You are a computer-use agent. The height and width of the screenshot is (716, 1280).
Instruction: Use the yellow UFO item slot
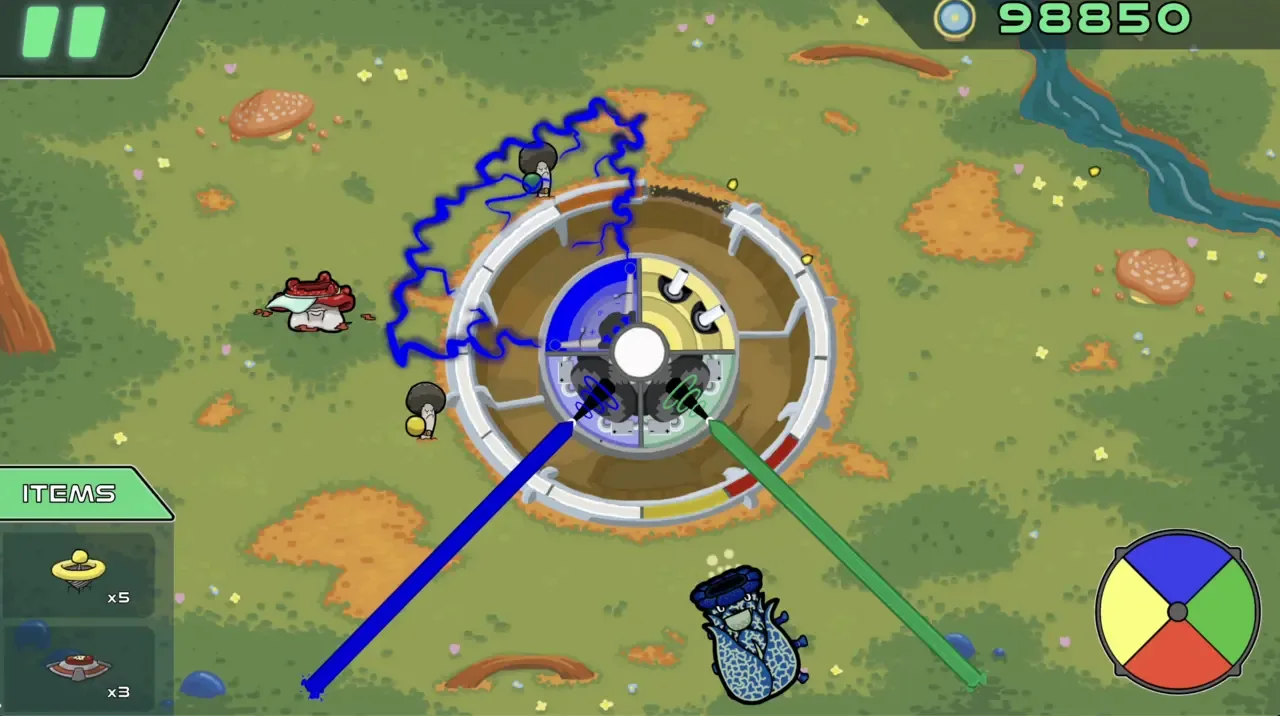pos(79,574)
